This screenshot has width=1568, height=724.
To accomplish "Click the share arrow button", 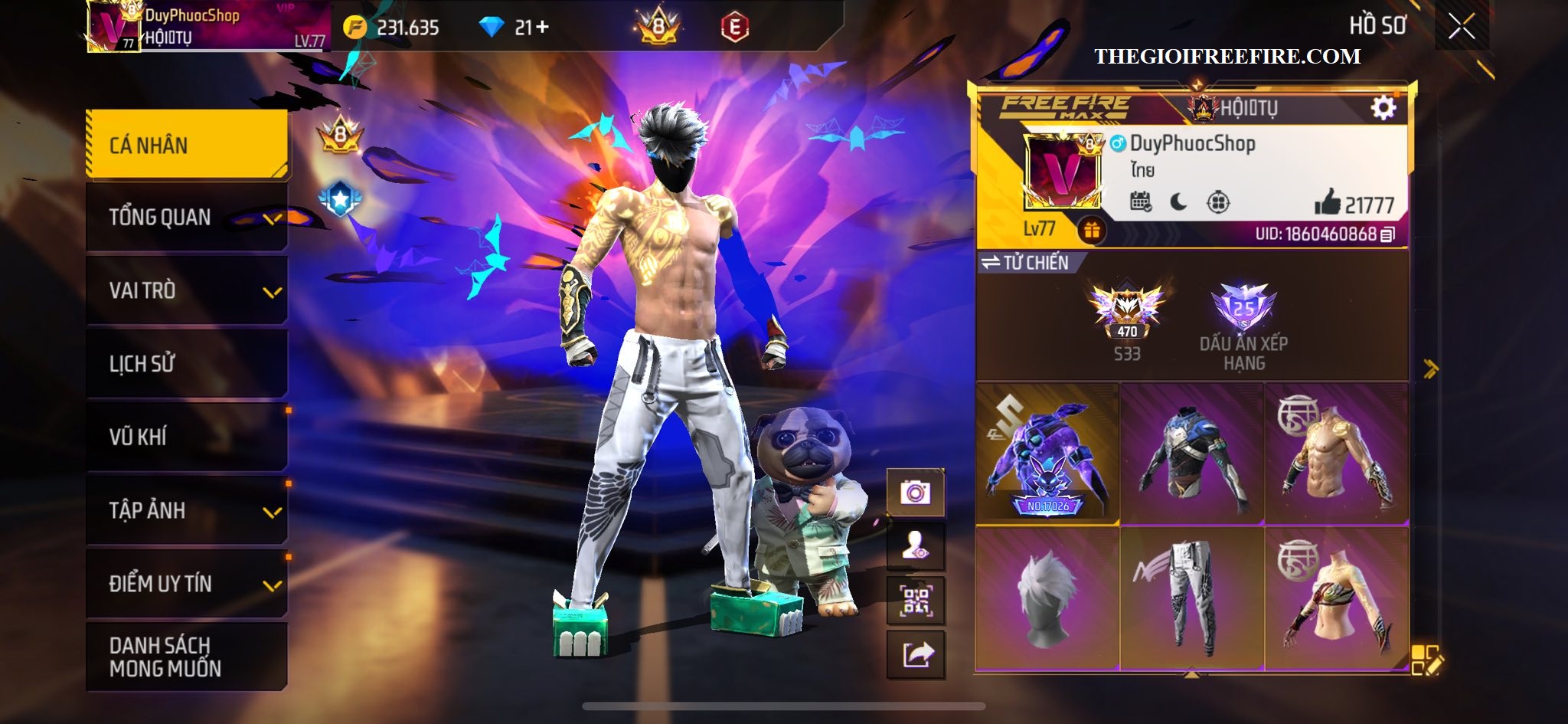I will tap(916, 655).
